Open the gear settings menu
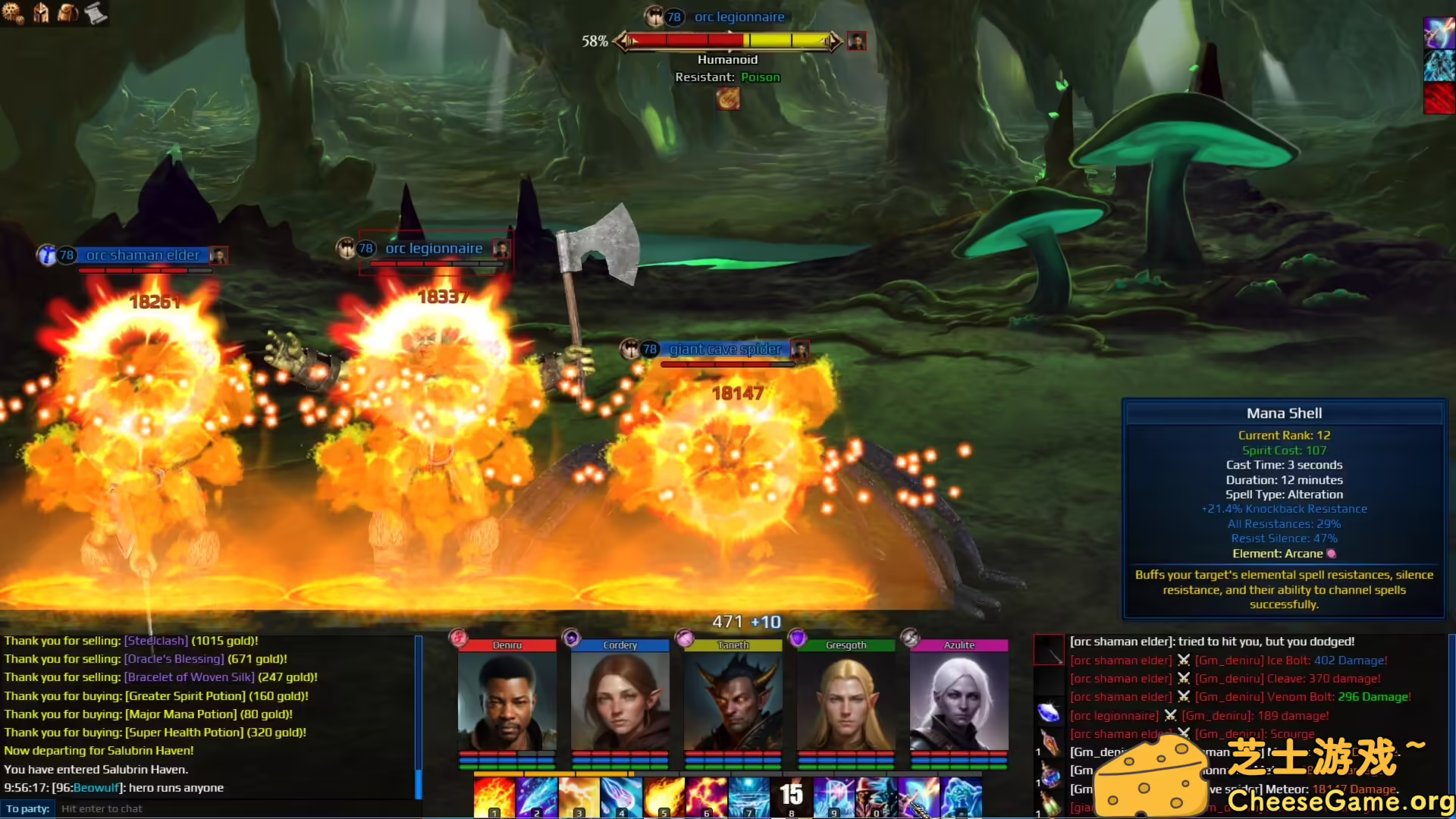 point(14,13)
